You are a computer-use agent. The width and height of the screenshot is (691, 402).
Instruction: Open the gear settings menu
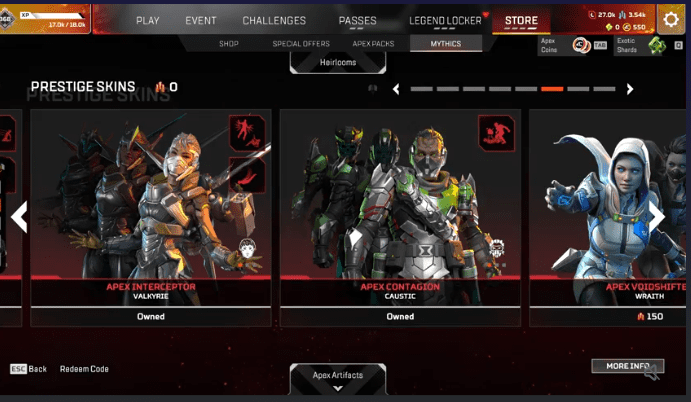[x=672, y=19]
